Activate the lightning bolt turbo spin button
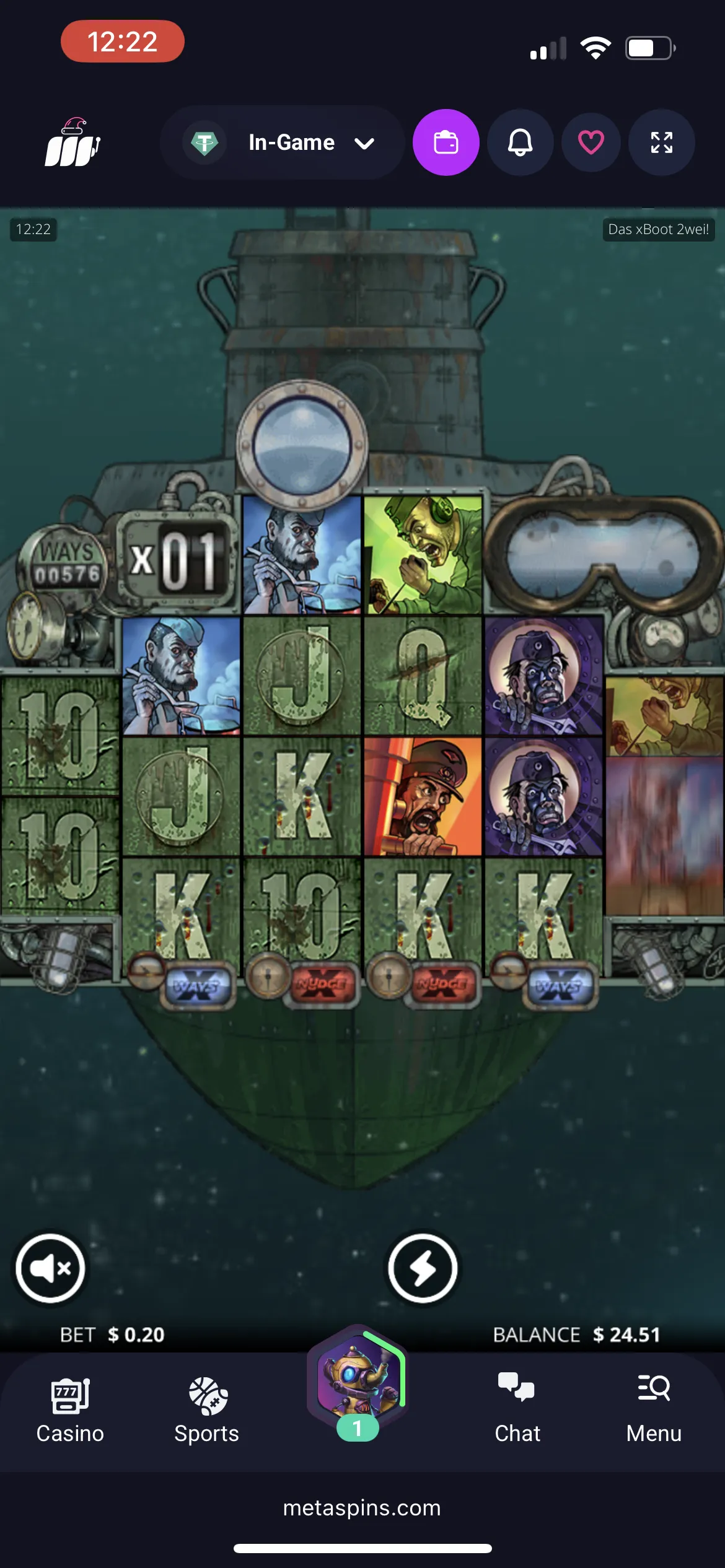Viewport: 725px width, 1568px height. (x=423, y=1268)
